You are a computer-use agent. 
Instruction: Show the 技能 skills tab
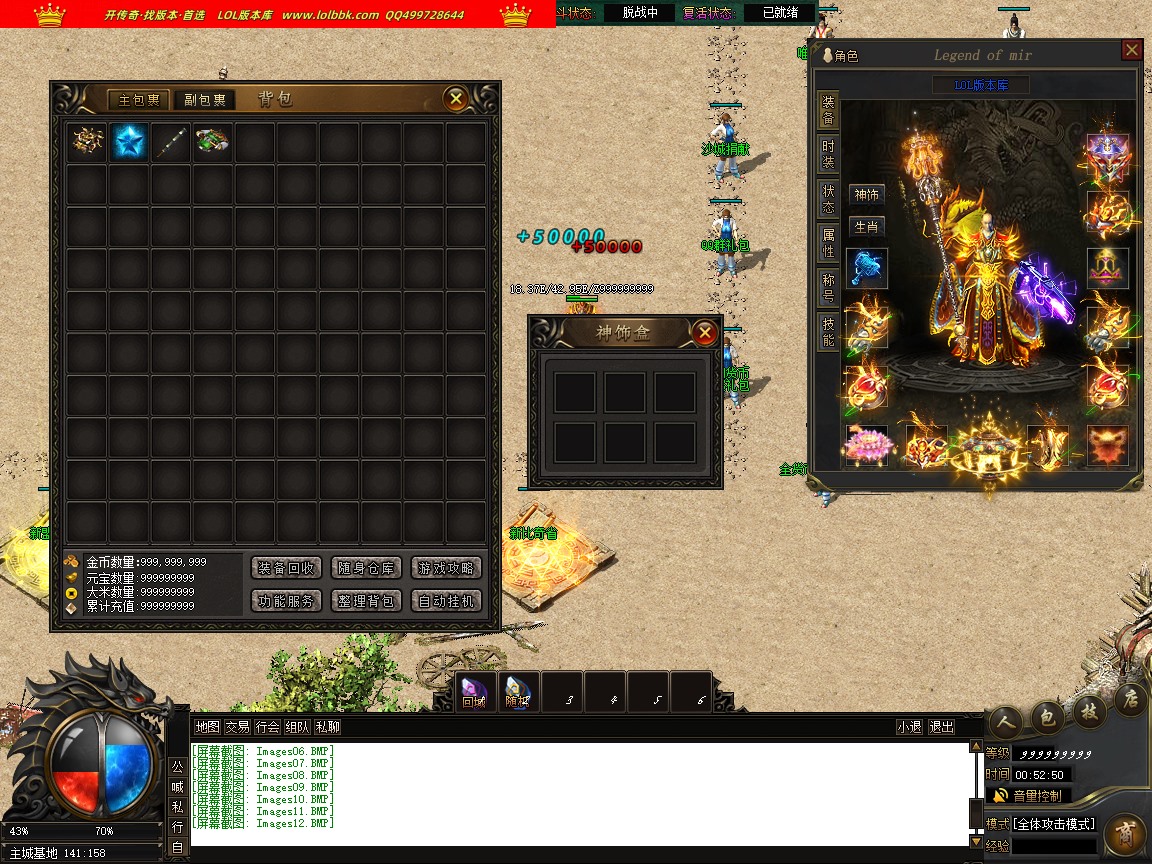click(x=828, y=331)
